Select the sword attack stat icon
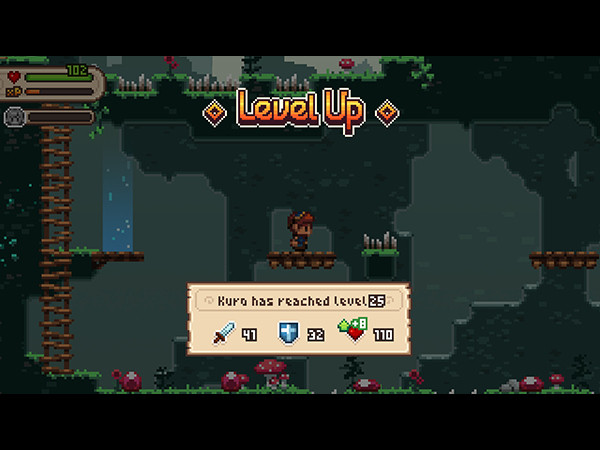The height and width of the screenshot is (450, 600). pos(223,333)
